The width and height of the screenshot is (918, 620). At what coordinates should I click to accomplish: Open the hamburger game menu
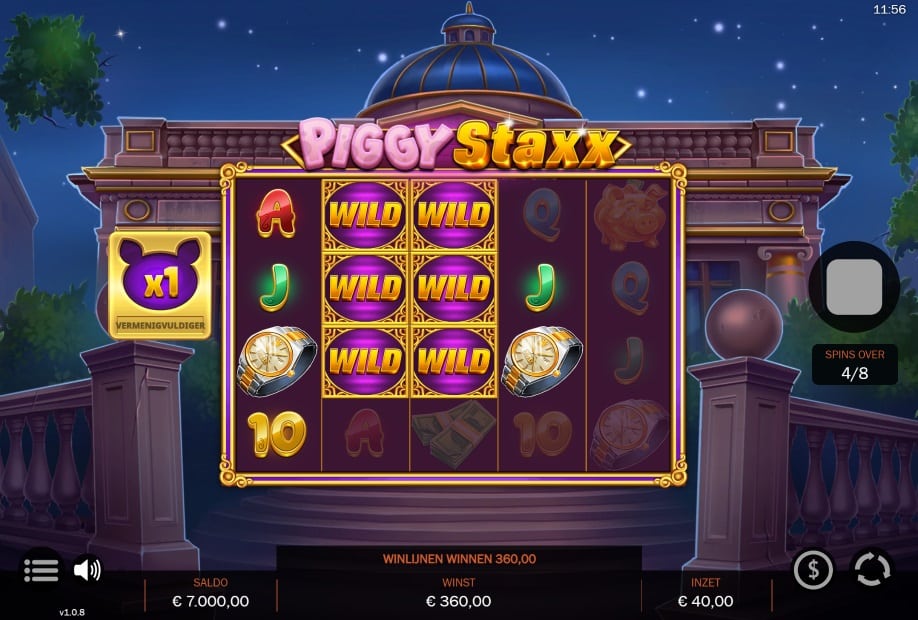[41, 569]
